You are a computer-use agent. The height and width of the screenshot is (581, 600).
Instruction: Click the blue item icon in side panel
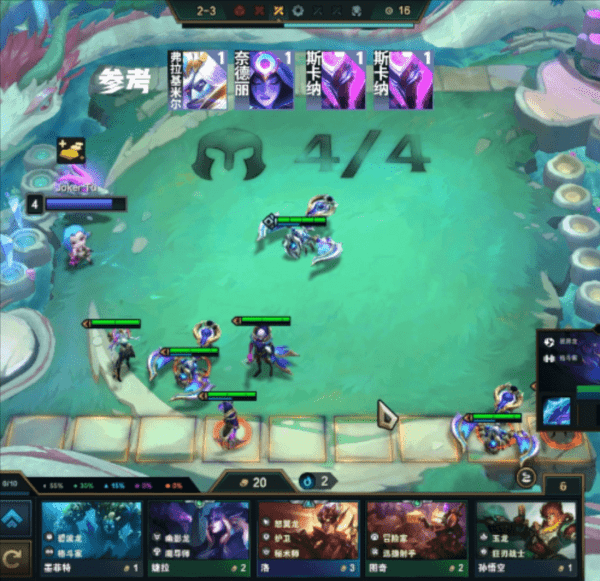(x=557, y=410)
